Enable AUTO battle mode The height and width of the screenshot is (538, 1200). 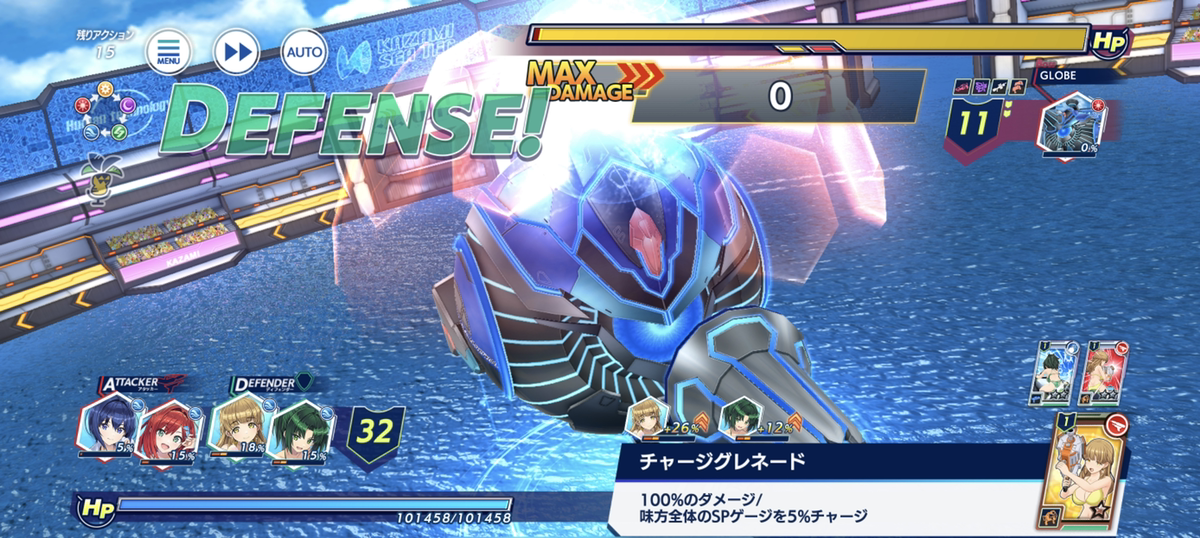[x=303, y=51]
